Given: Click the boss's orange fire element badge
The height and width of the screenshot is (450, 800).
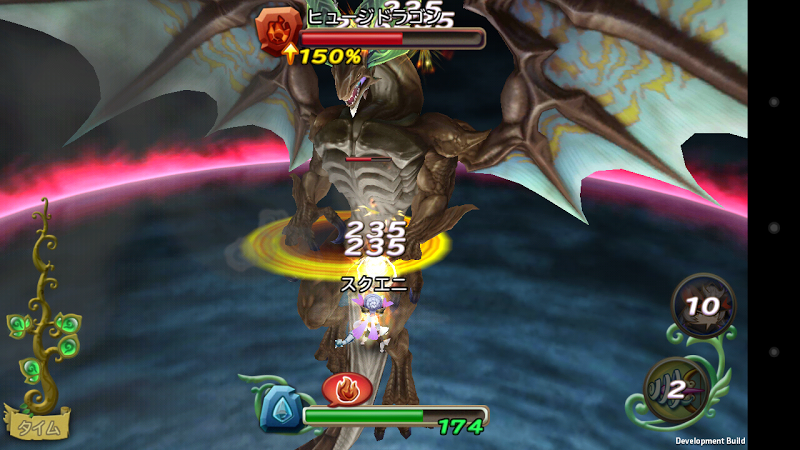Looking at the screenshot, I should pos(275,30).
